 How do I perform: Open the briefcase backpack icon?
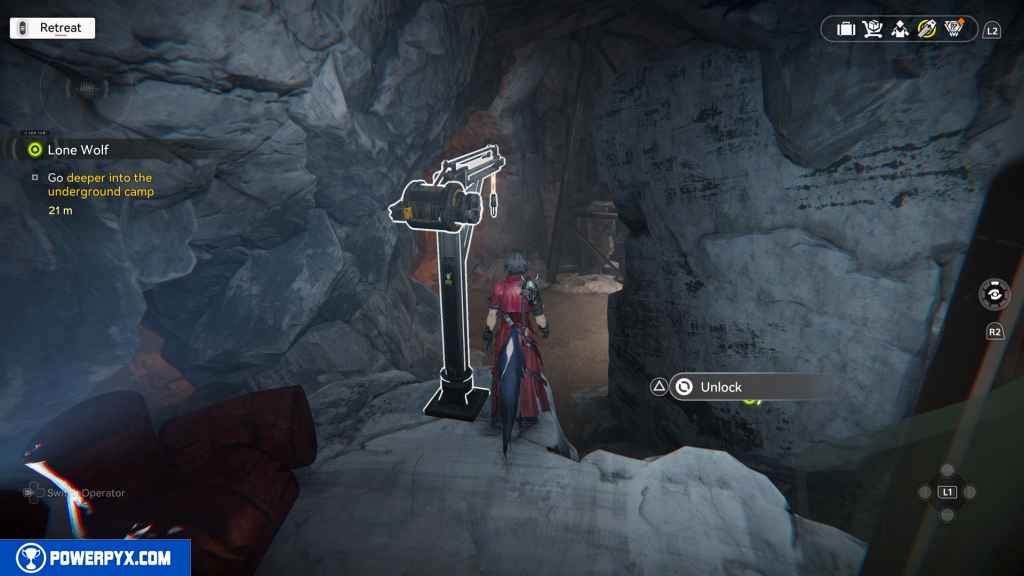coord(846,29)
